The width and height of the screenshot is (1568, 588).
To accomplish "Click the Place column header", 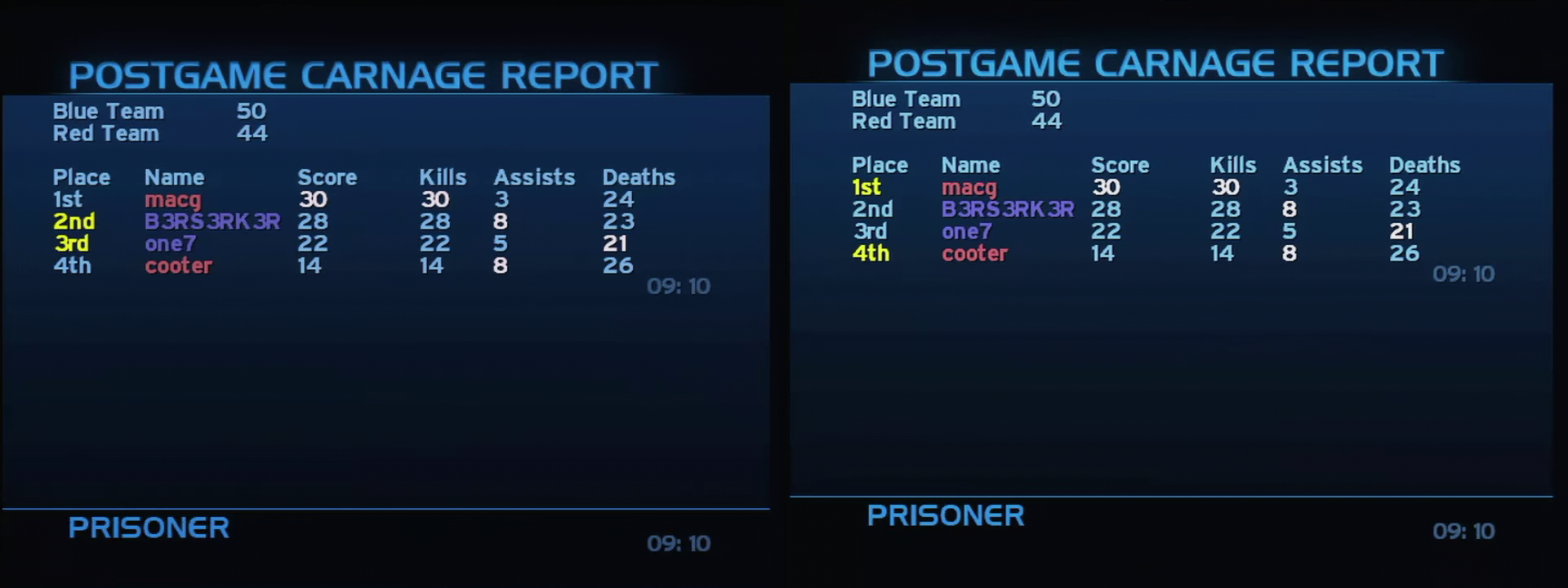I will 83,176.
